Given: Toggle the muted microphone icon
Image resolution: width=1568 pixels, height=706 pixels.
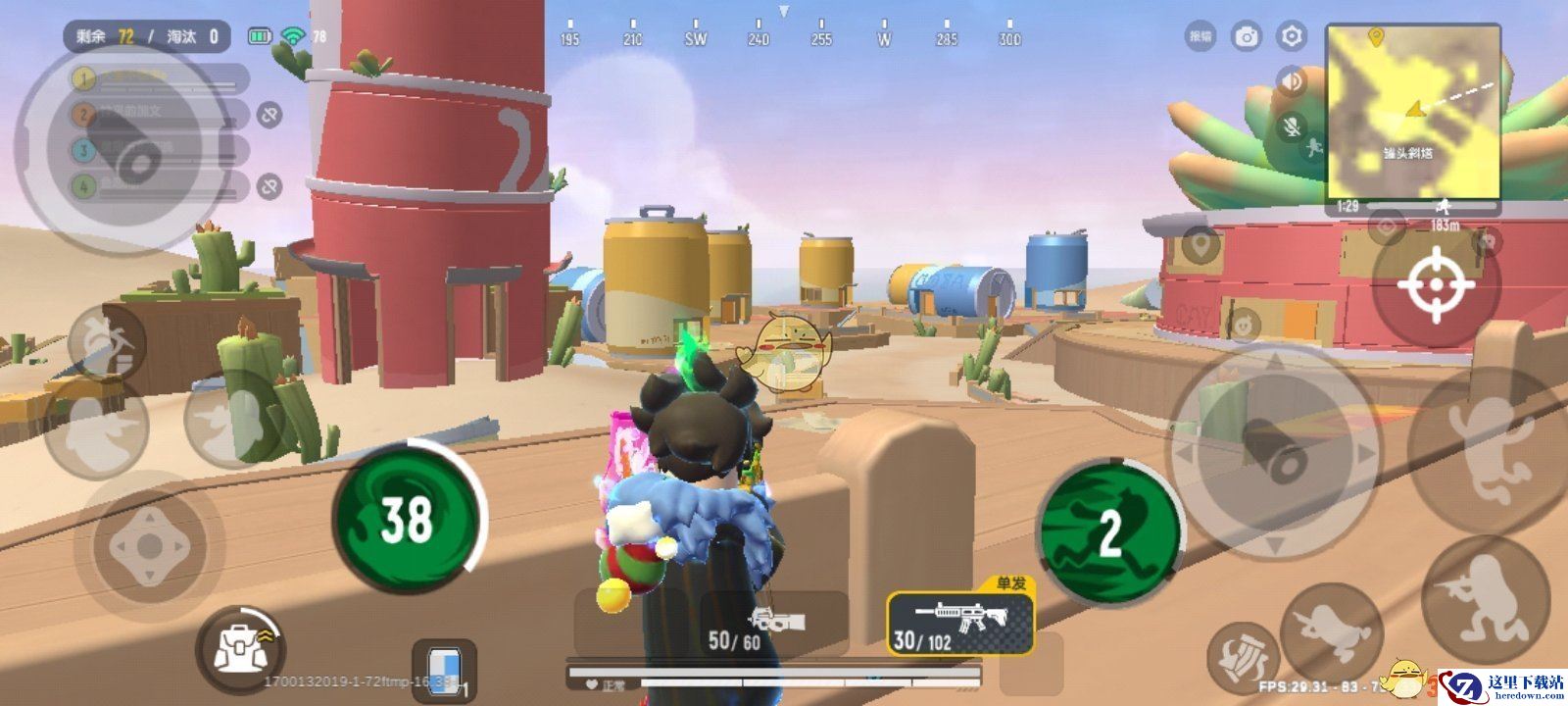Looking at the screenshot, I should (x=1293, y=126).
